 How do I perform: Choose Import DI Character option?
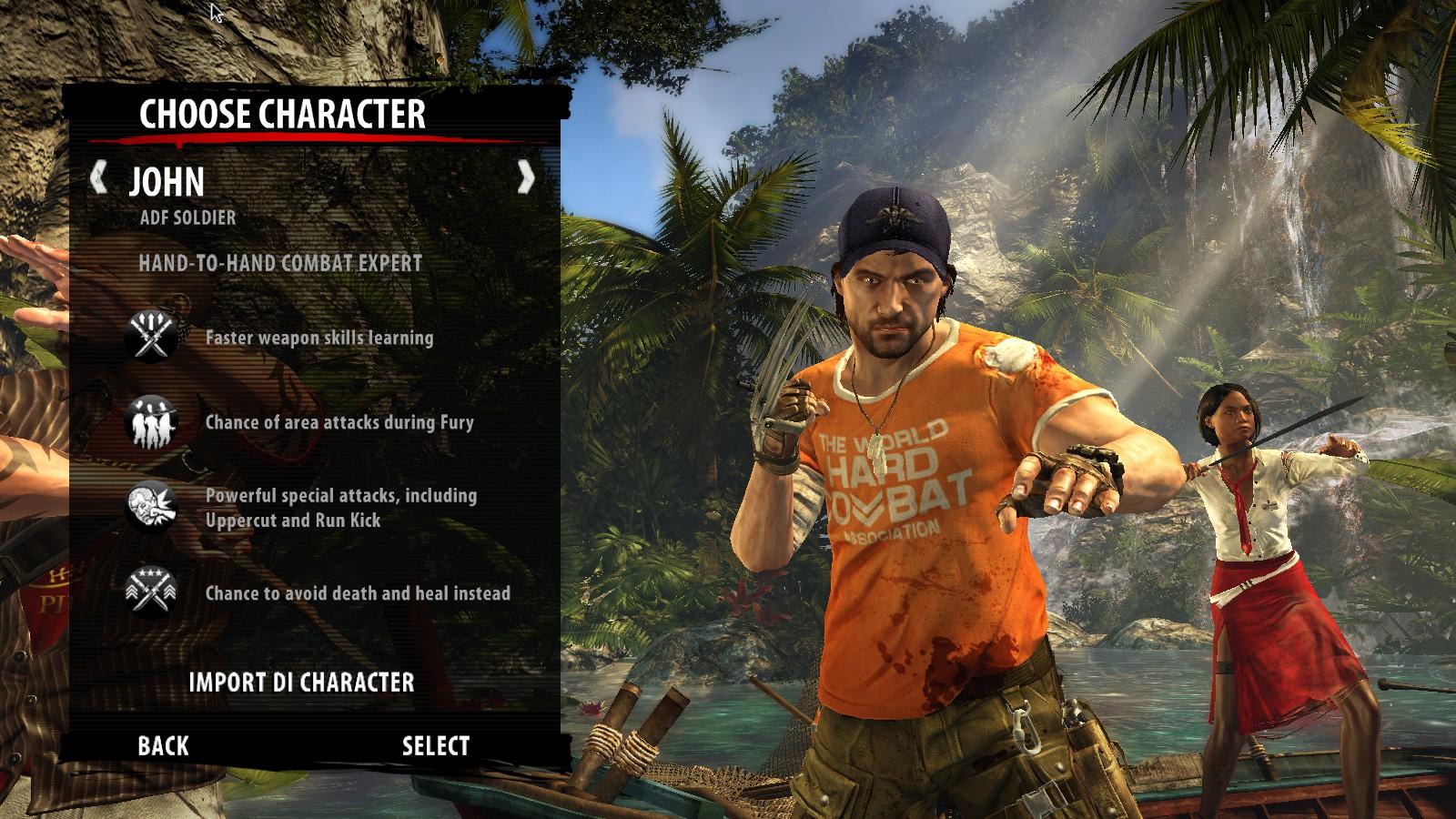(x=301, y=682)
